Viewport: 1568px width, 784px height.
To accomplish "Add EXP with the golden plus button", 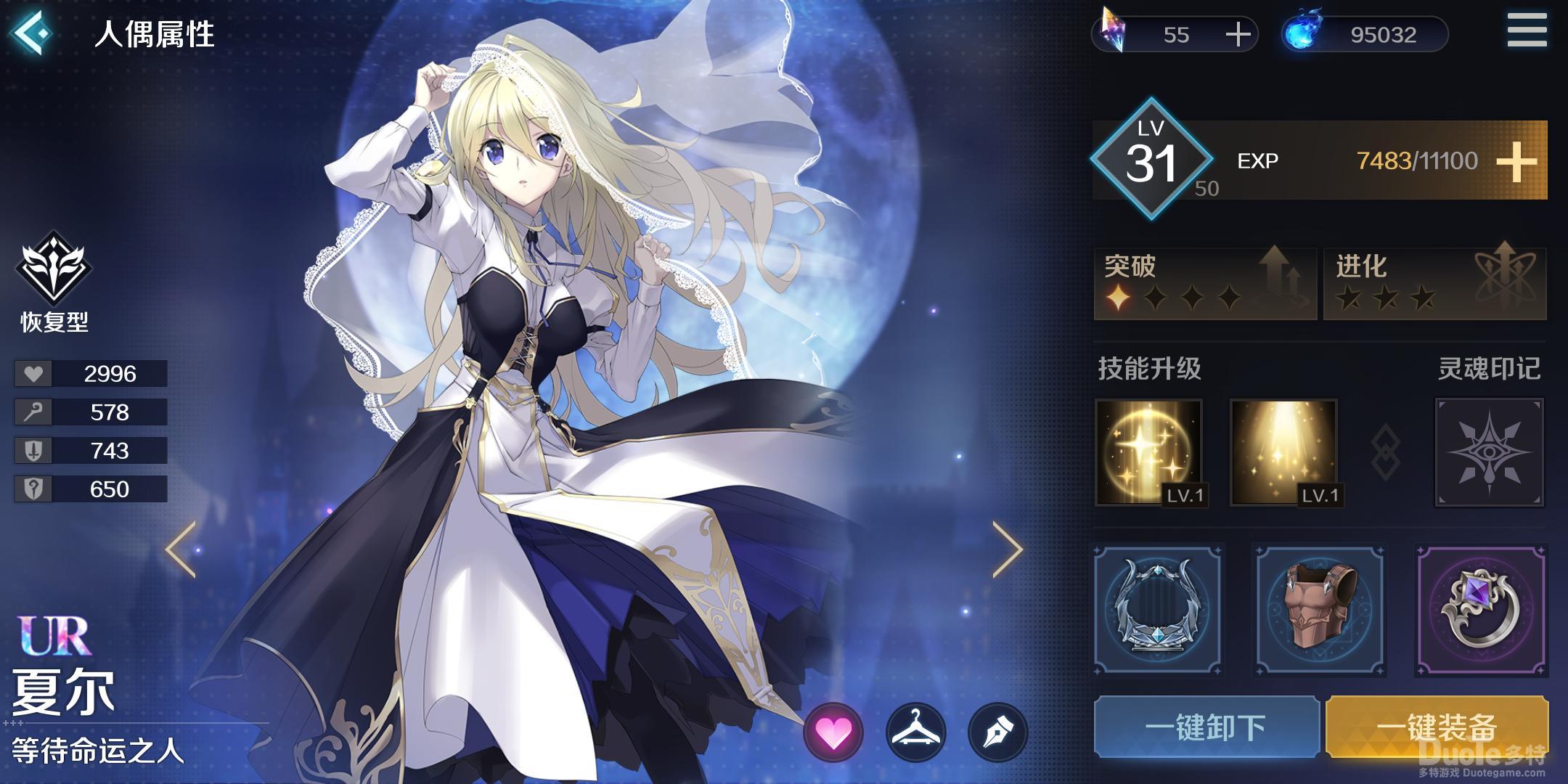I will coord(1516,161).
